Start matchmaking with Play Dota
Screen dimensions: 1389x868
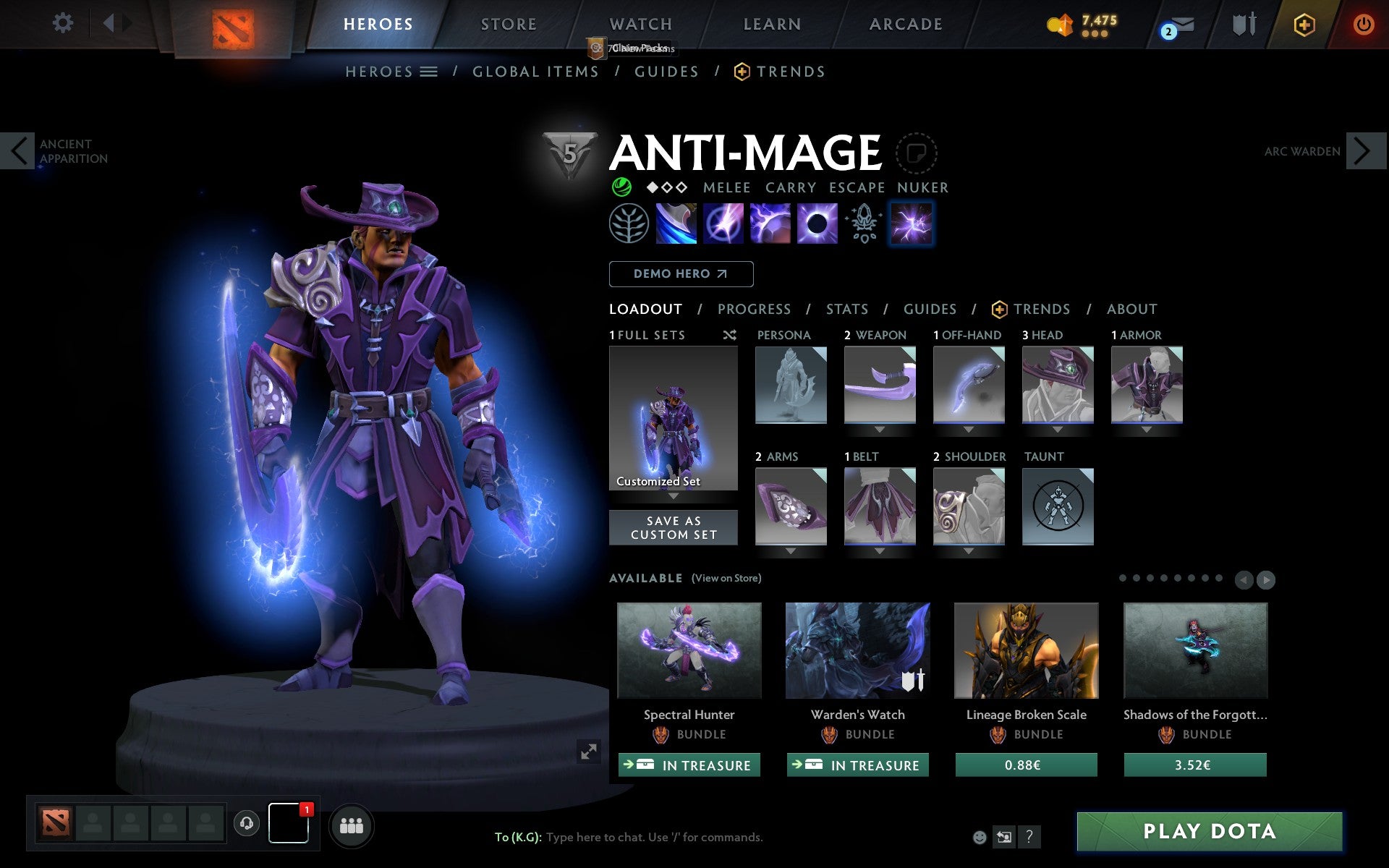click(x=1209, y=831)
